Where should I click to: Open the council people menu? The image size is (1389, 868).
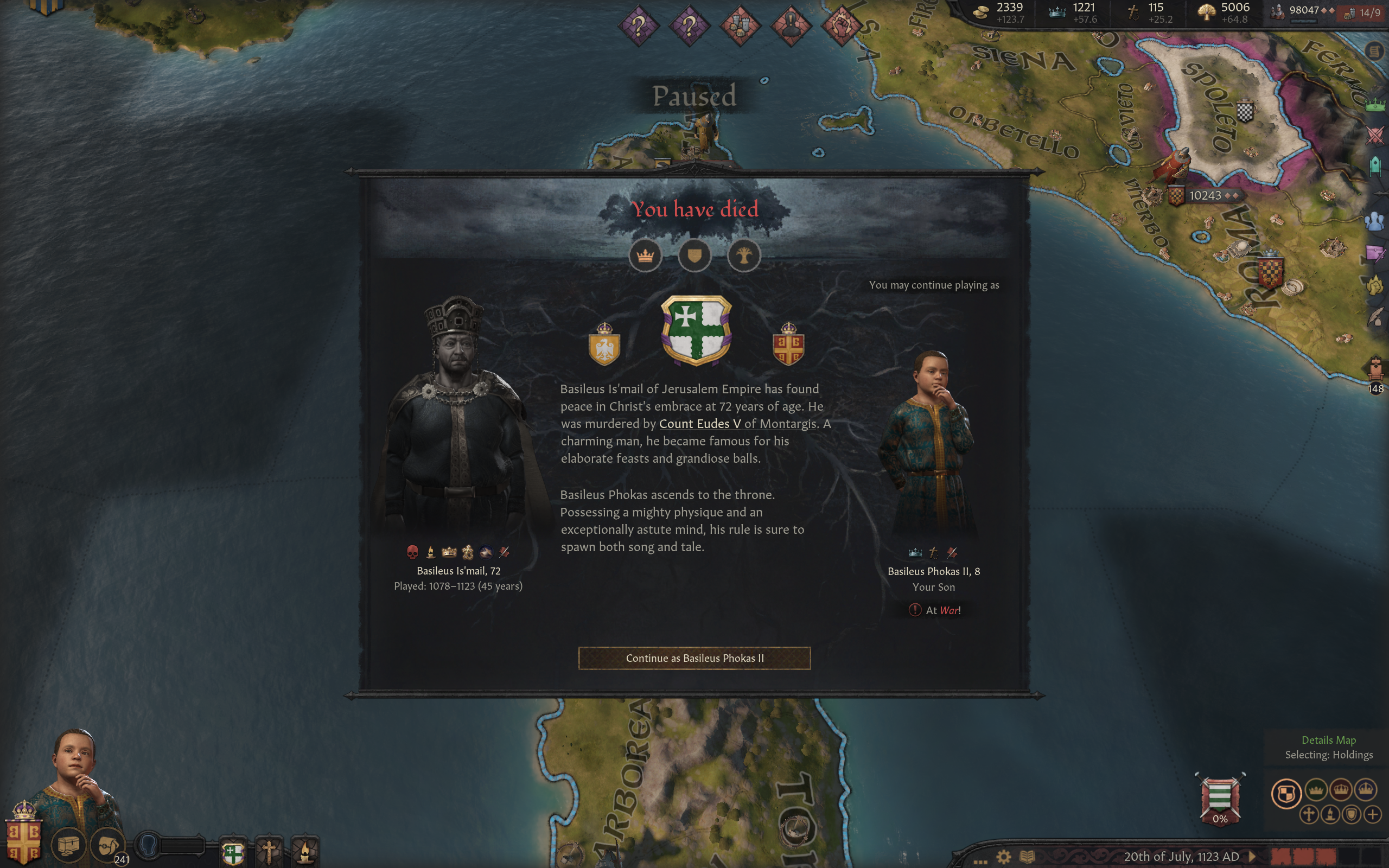(x=1375, y=221)
